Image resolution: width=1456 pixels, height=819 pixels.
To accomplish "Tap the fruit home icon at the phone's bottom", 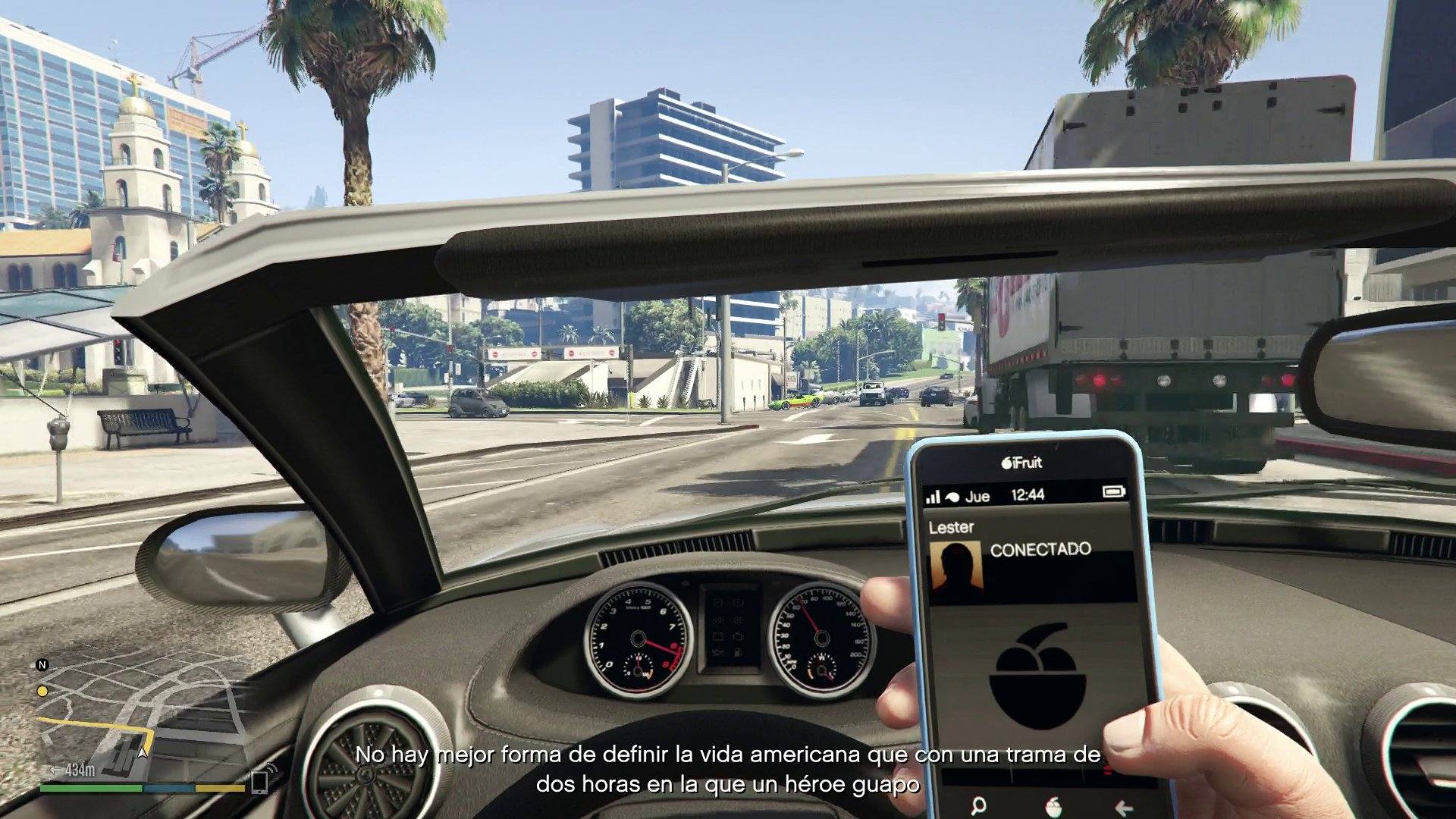I will [x=1054, y=806].
